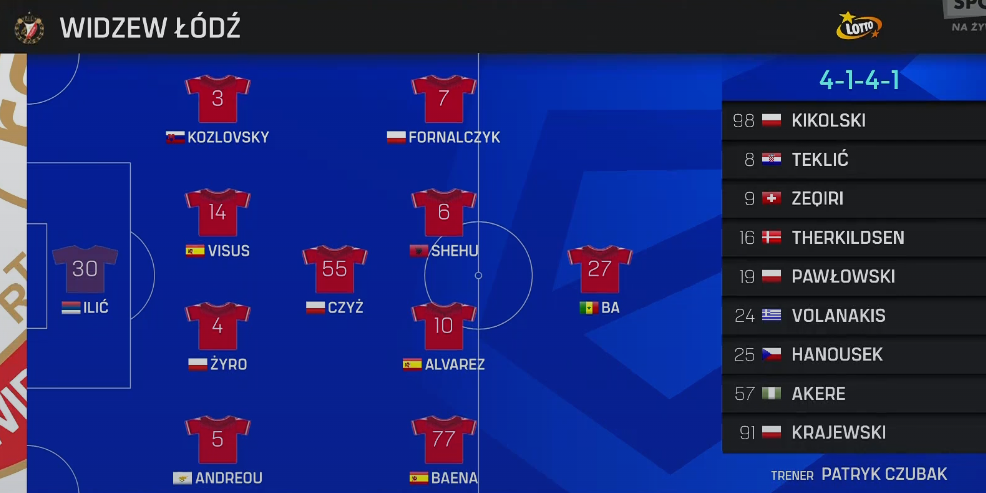Viewport: 986px width, 493px height.
Task: Pick Żyro's number 4 shirt
Action: (x=218, y=326)
